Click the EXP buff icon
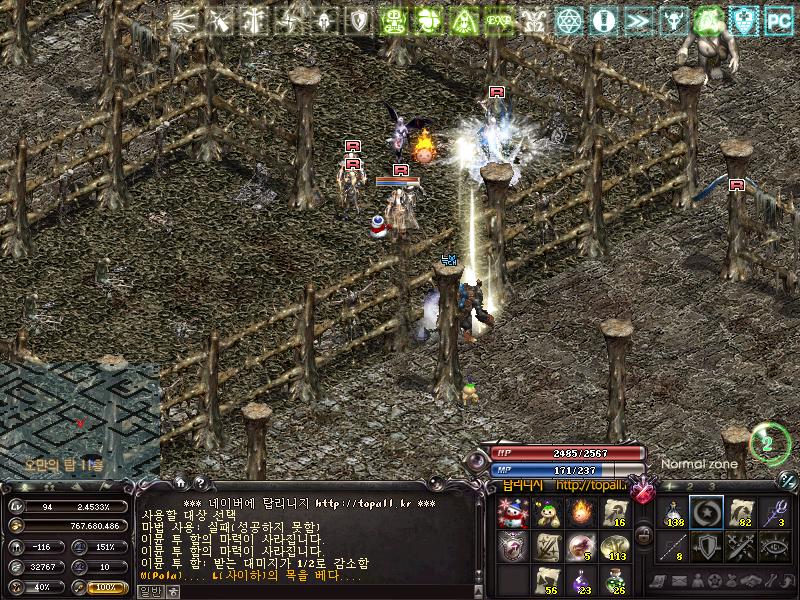The width and height of the screenshot is (800, 600). tap(497, 20)
